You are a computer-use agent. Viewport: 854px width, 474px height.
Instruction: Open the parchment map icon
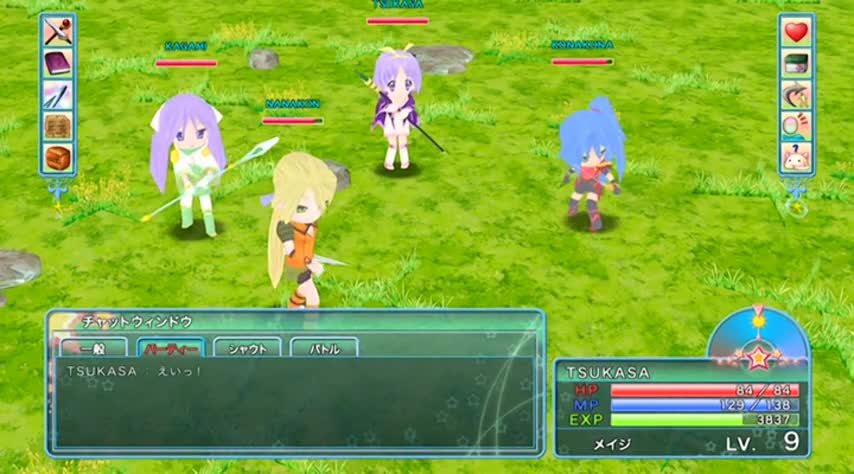pyautogui.click(x=58, y=126)
